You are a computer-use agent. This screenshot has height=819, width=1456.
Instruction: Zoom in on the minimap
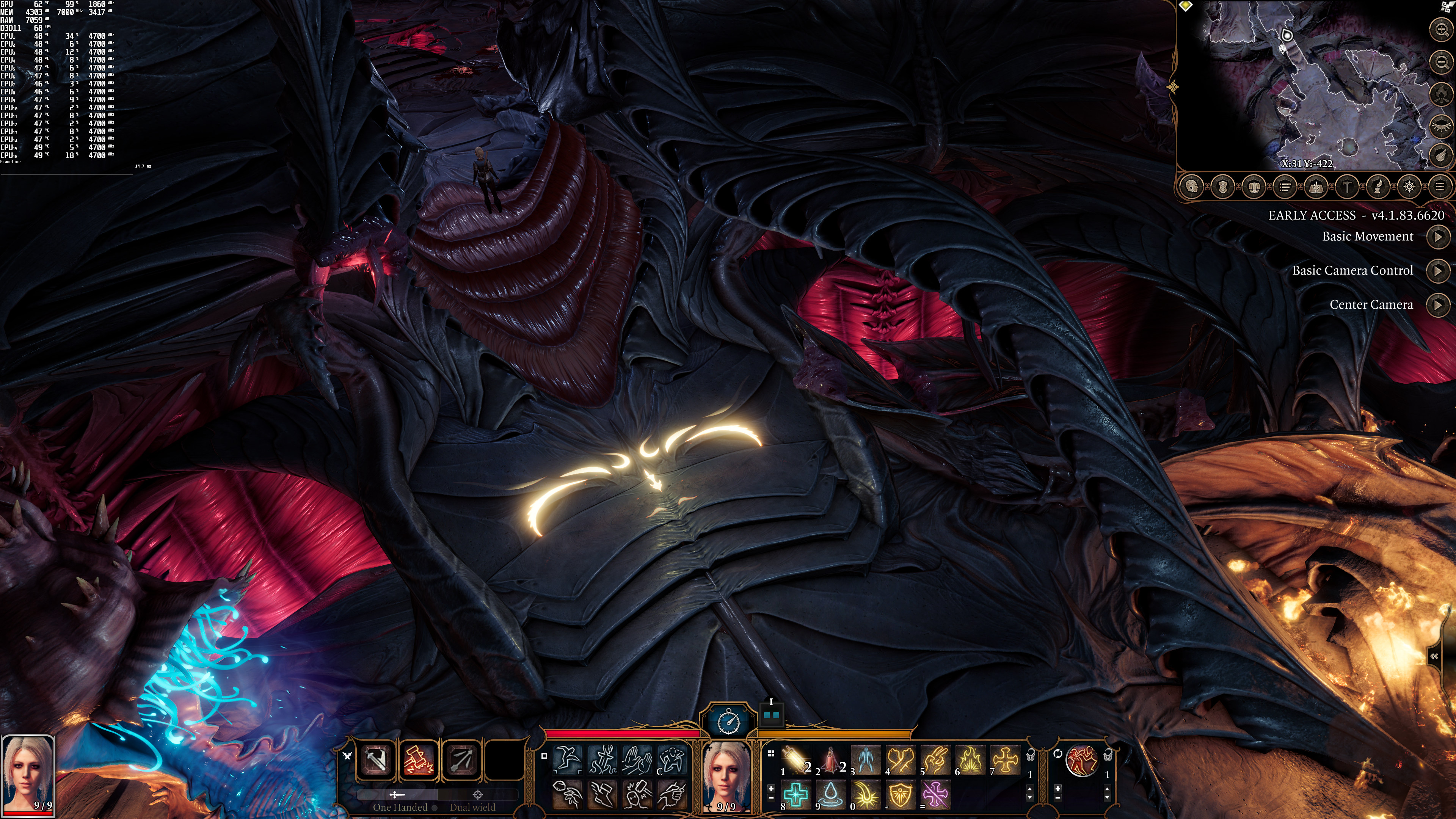[x=1441, y=30]
